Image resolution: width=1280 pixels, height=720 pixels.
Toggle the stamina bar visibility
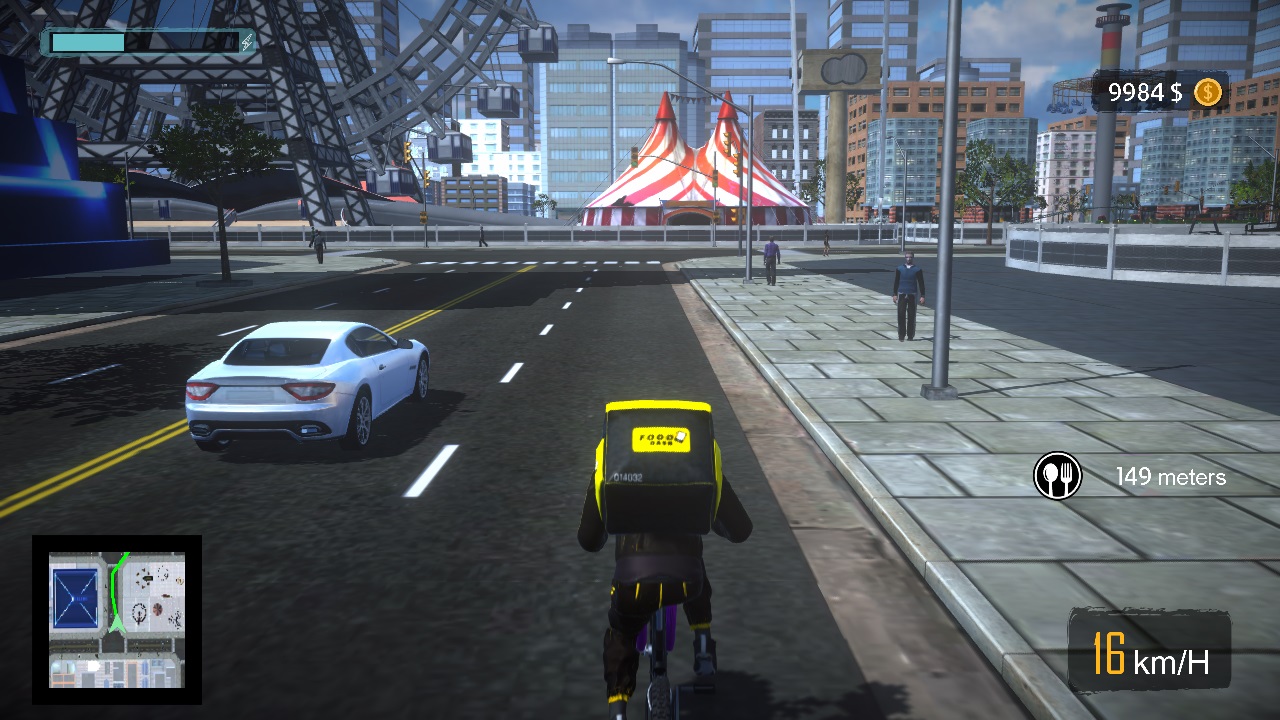click(140, 43)
